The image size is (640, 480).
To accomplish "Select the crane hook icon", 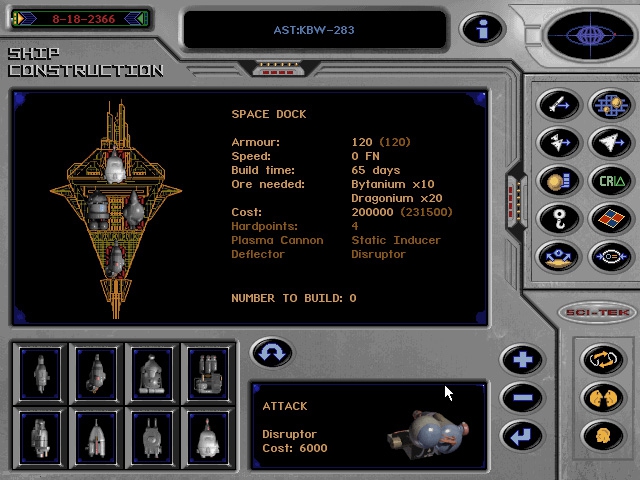I will coord(558,219).
